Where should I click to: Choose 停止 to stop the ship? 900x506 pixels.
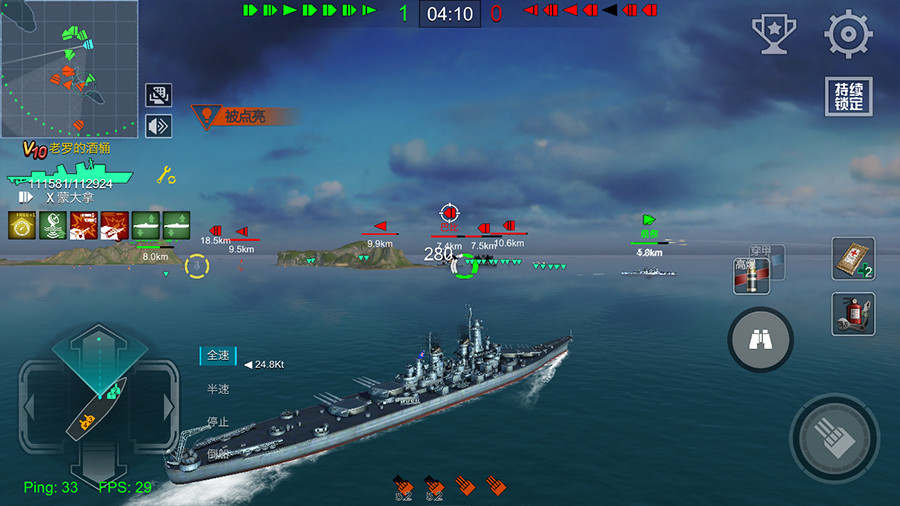click(x=218, y=421)
